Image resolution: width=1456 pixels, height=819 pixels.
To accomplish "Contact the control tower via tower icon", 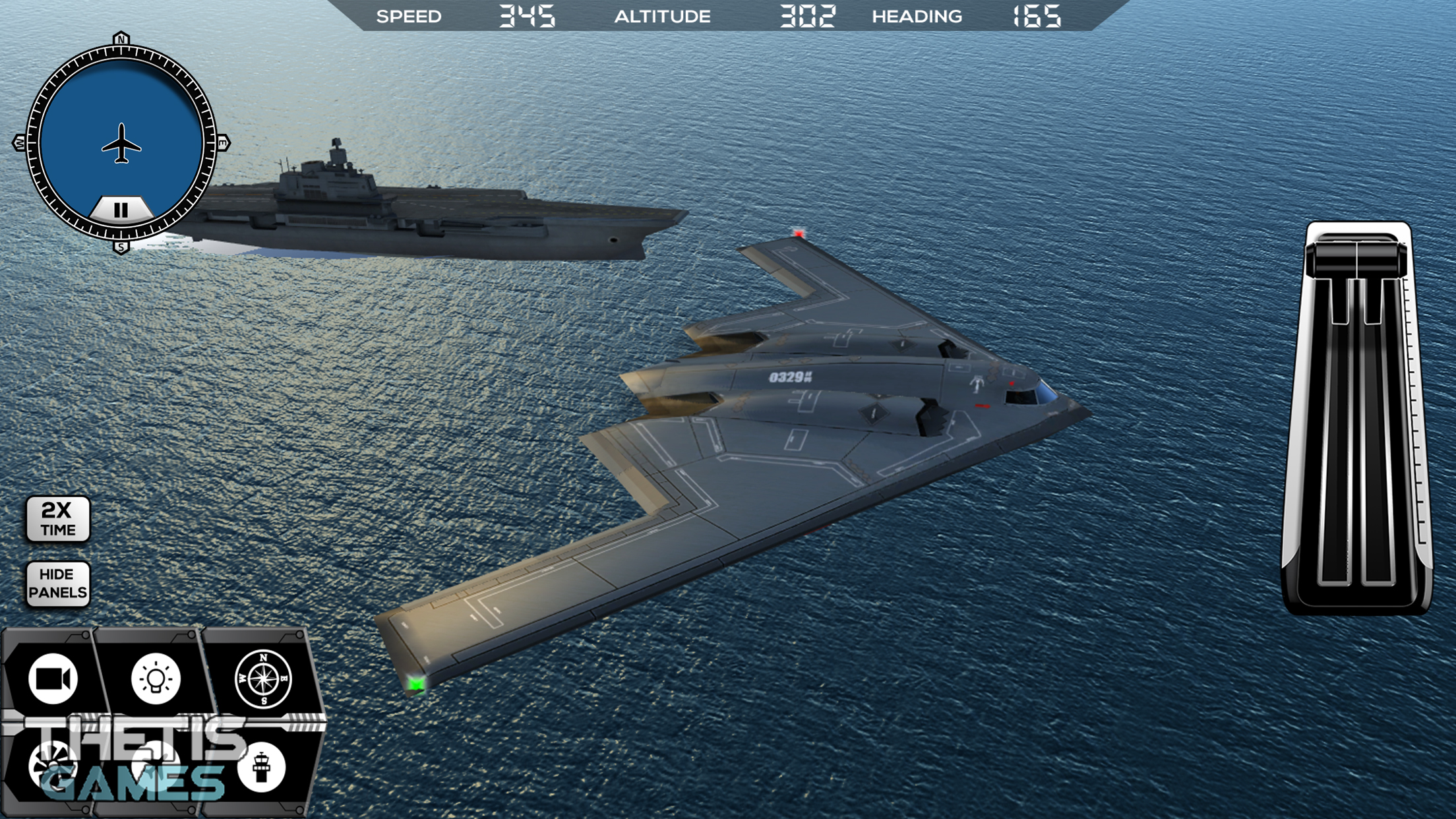I will pos(261,768).
